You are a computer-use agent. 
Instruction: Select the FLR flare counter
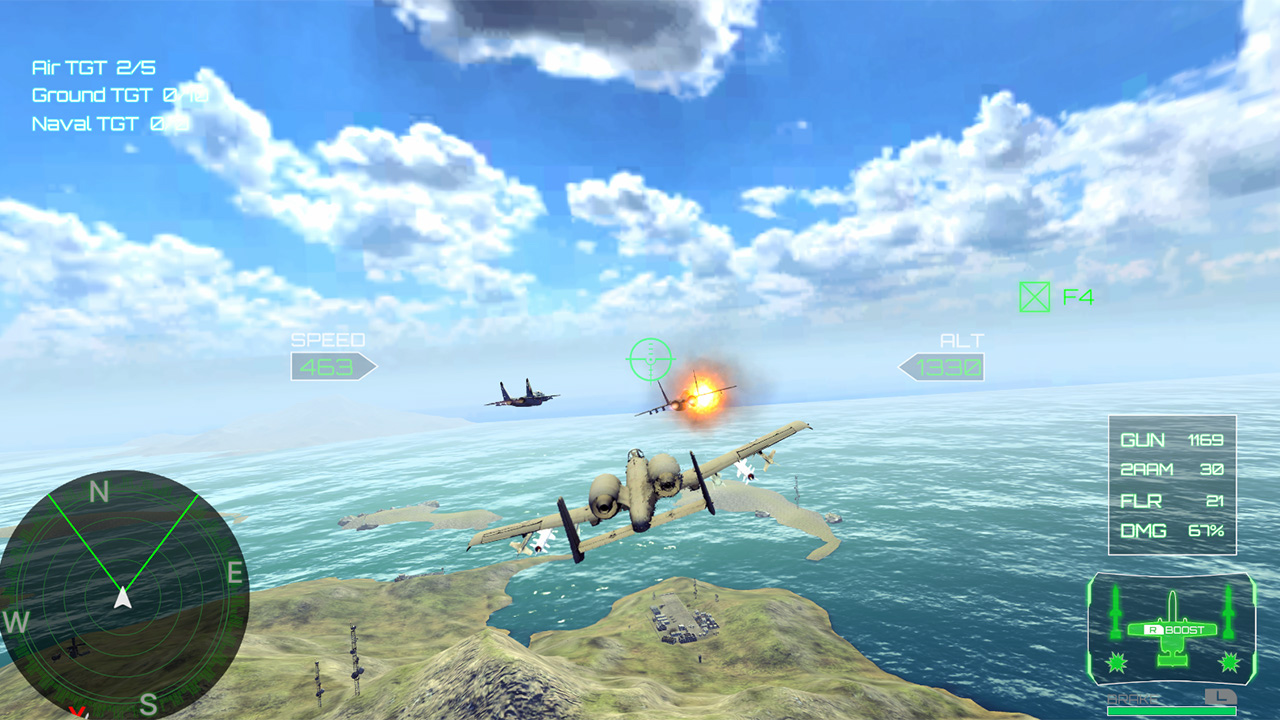(1172, 501)
